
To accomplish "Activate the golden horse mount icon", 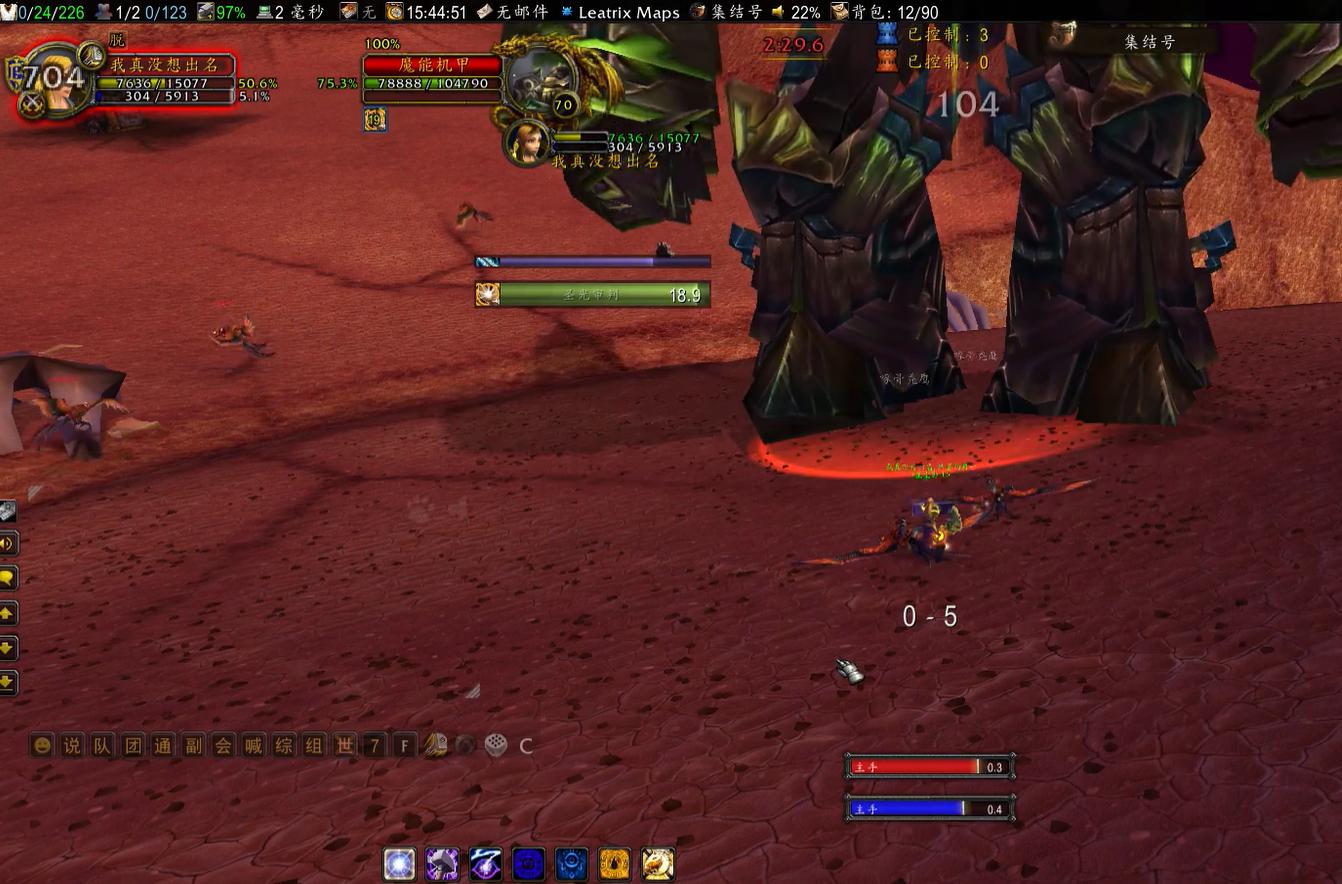I will point(657,864).
